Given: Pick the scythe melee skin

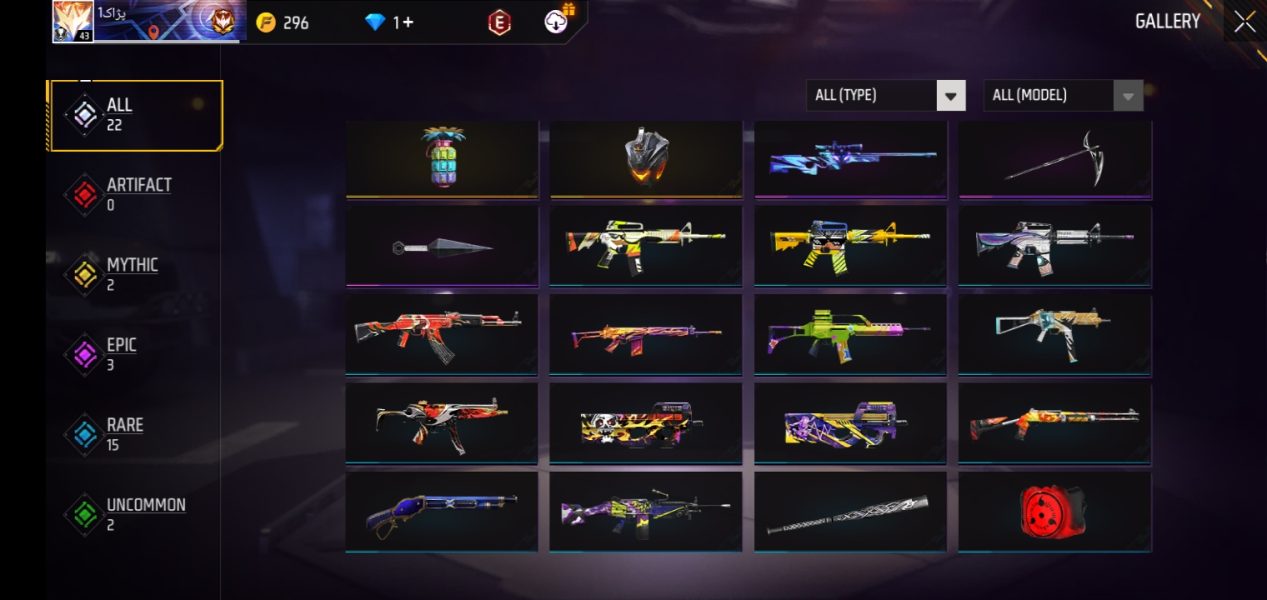Looking at the screenshot, I should coord(1054,158).
